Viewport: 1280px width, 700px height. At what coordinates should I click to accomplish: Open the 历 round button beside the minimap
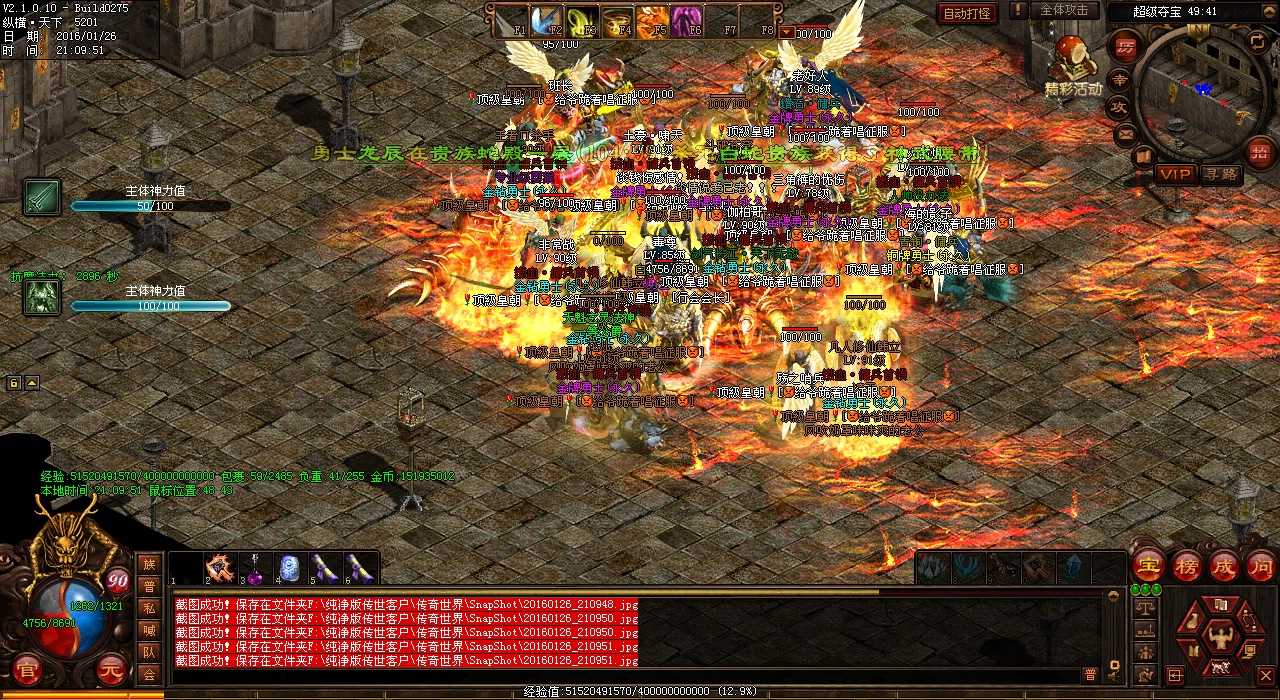1125,46
